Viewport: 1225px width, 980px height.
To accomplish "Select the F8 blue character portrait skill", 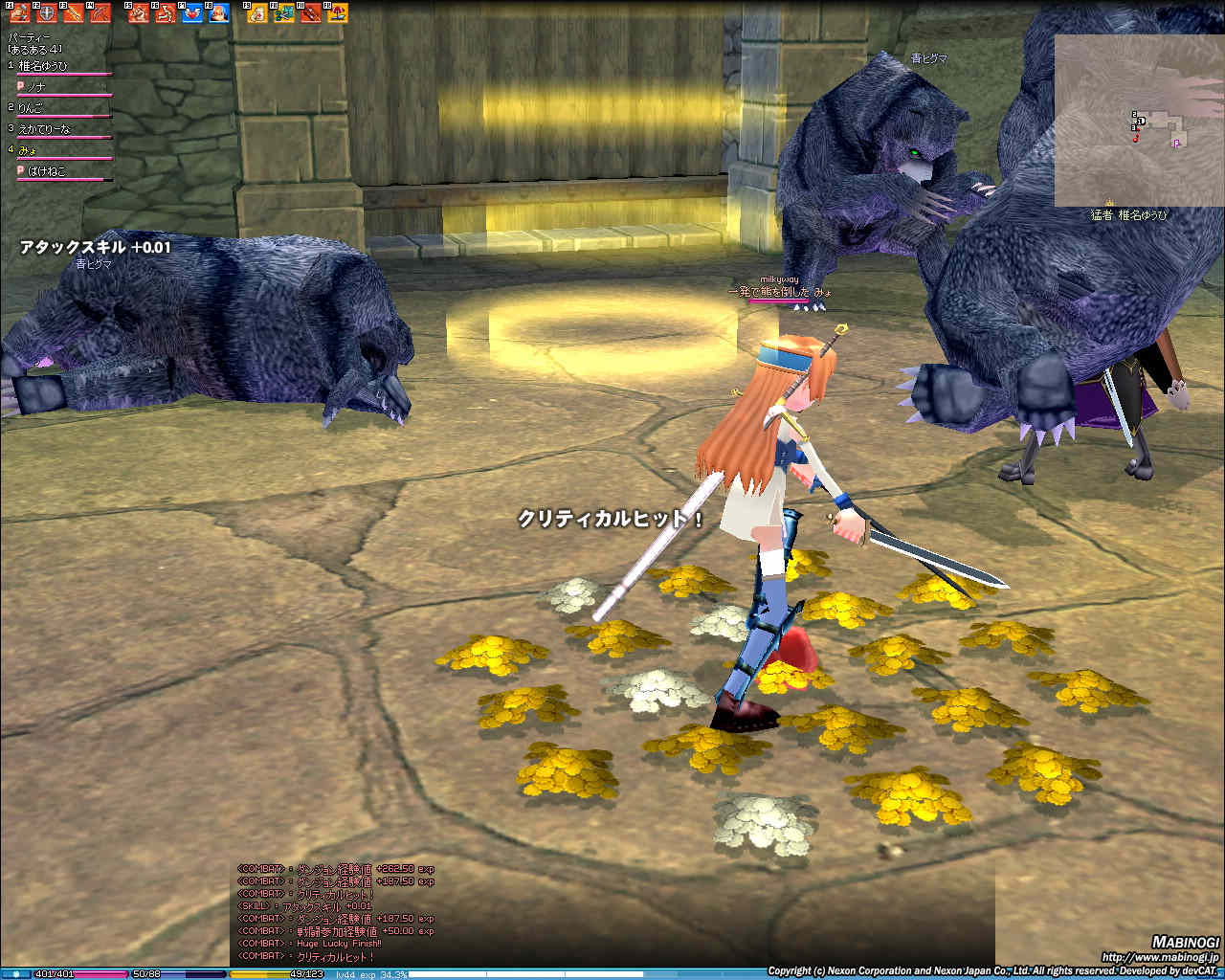I will pos(219,13).
